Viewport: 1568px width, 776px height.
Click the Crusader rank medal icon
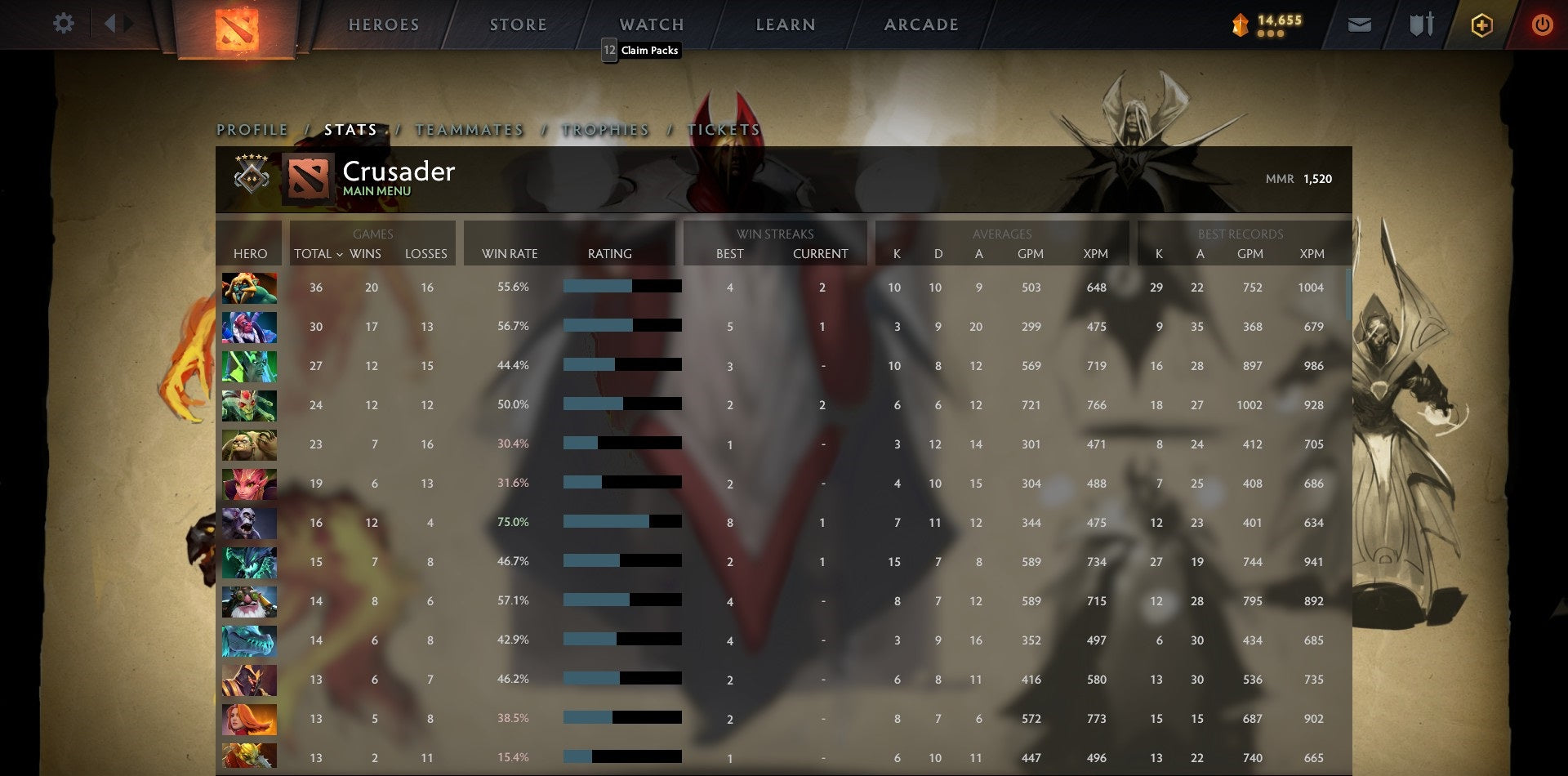(x=253, y=178)
